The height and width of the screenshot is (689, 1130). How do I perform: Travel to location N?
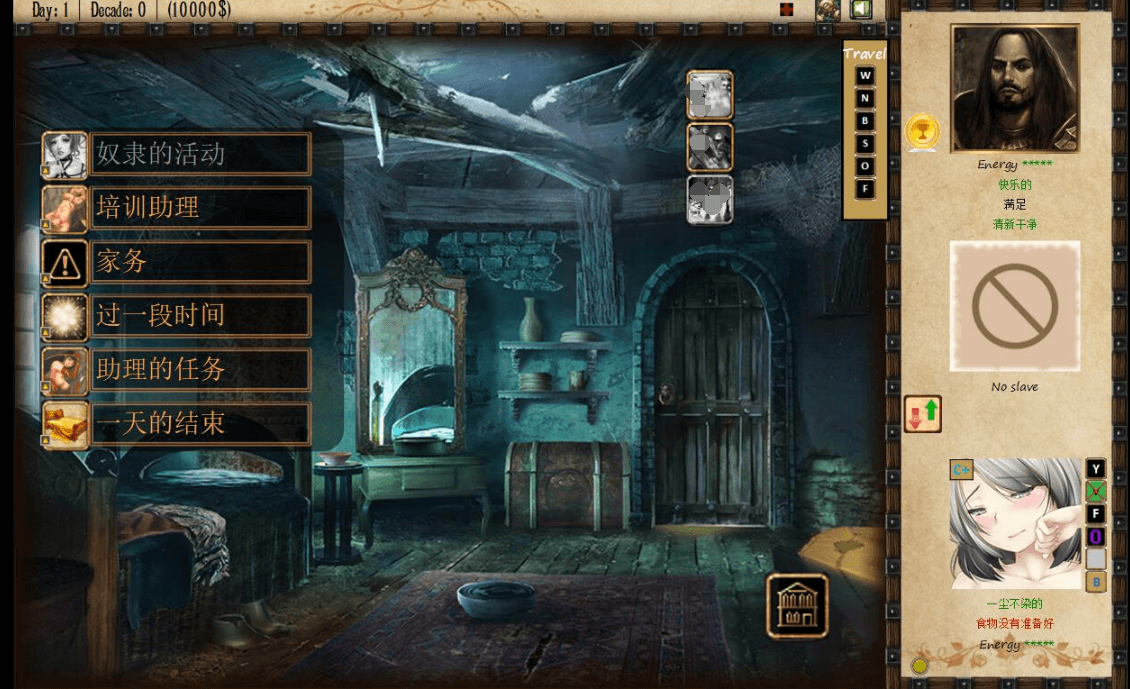pos(865,98)
